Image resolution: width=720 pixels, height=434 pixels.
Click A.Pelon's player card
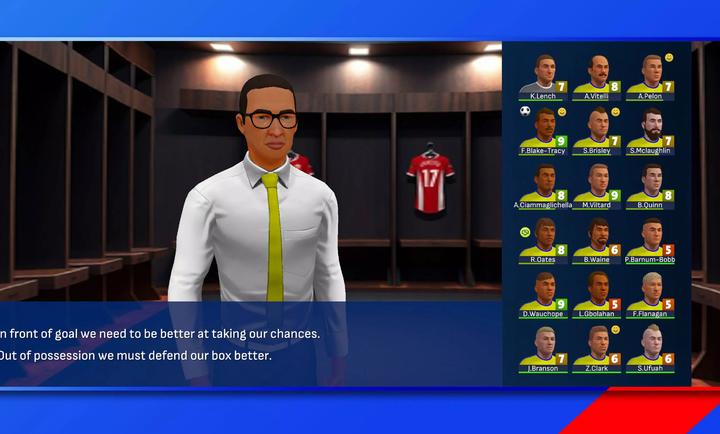tap(650, 75)
